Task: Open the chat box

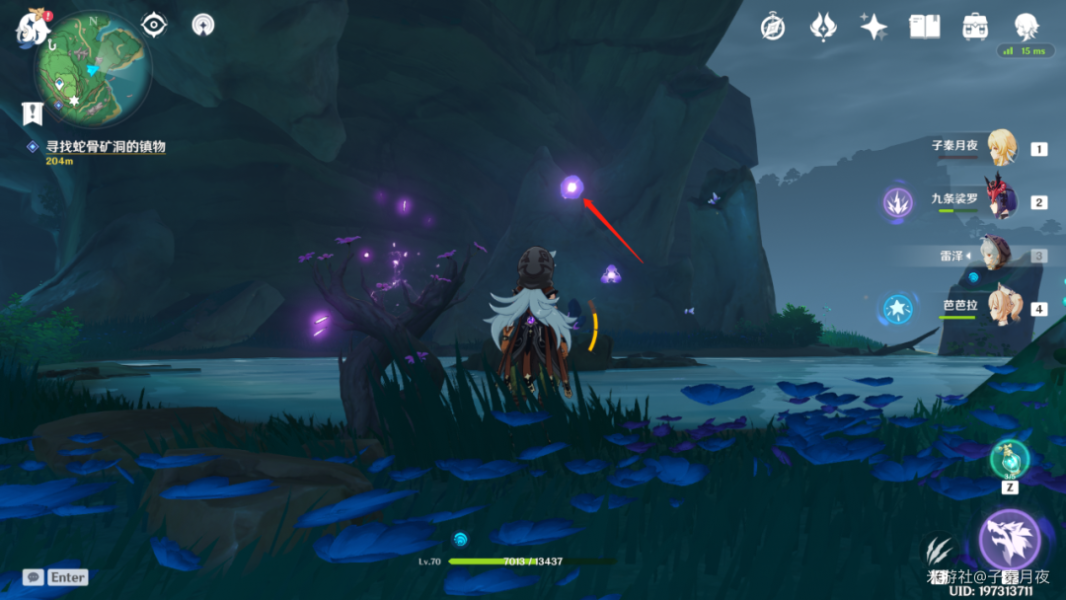Action: click(33, 577)
